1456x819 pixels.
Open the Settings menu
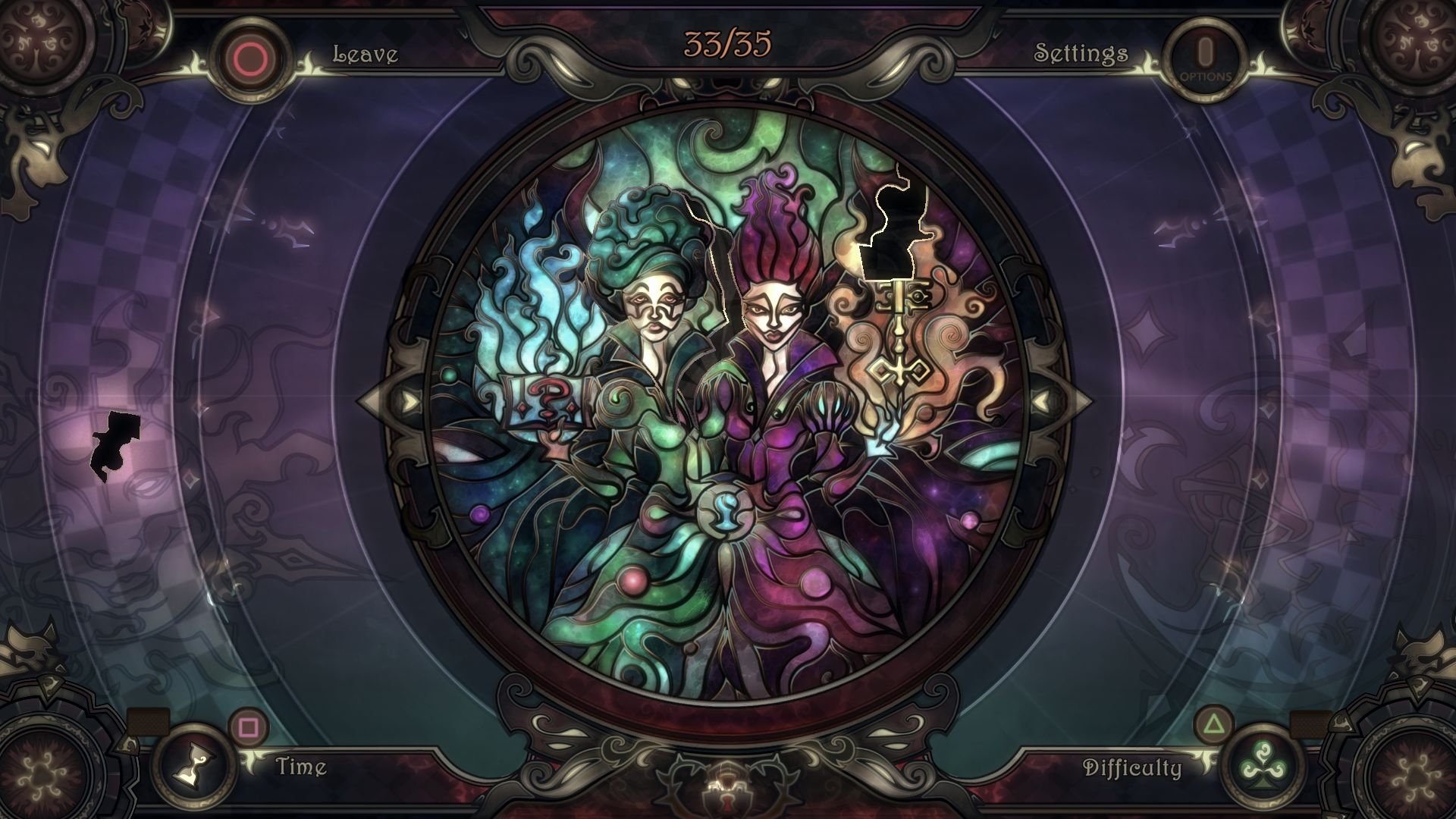click(x=1080, y=53)
